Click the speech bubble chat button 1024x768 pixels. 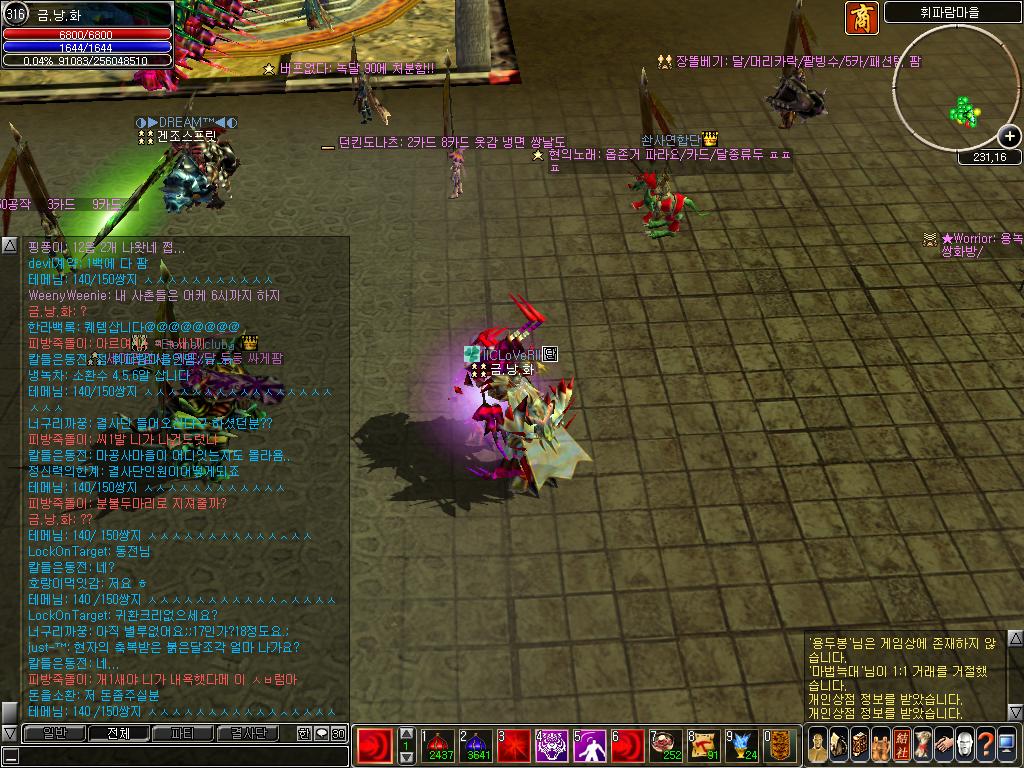click(x=321, y=733)
